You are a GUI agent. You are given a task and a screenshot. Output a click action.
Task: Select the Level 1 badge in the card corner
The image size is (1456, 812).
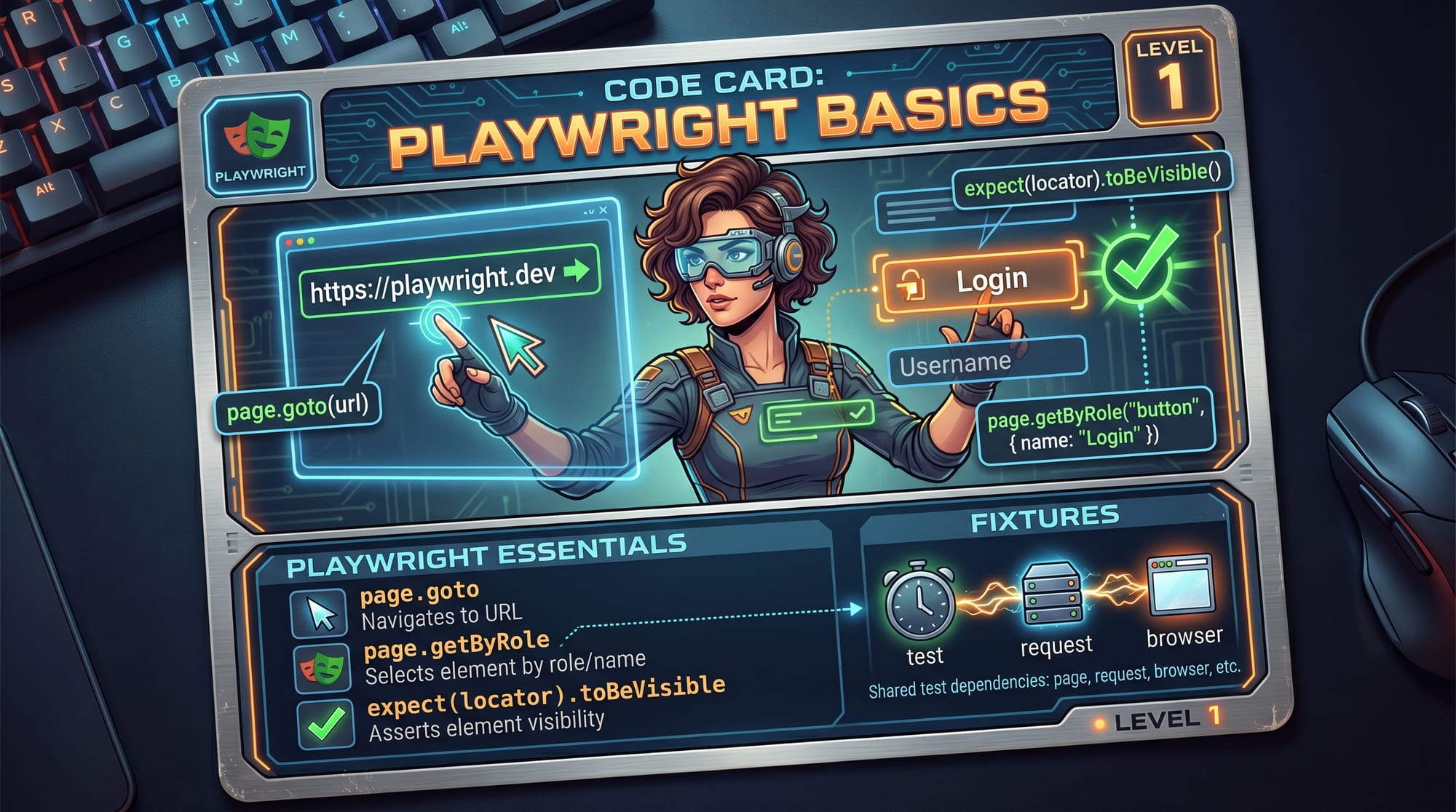(x=1170, y=76)
